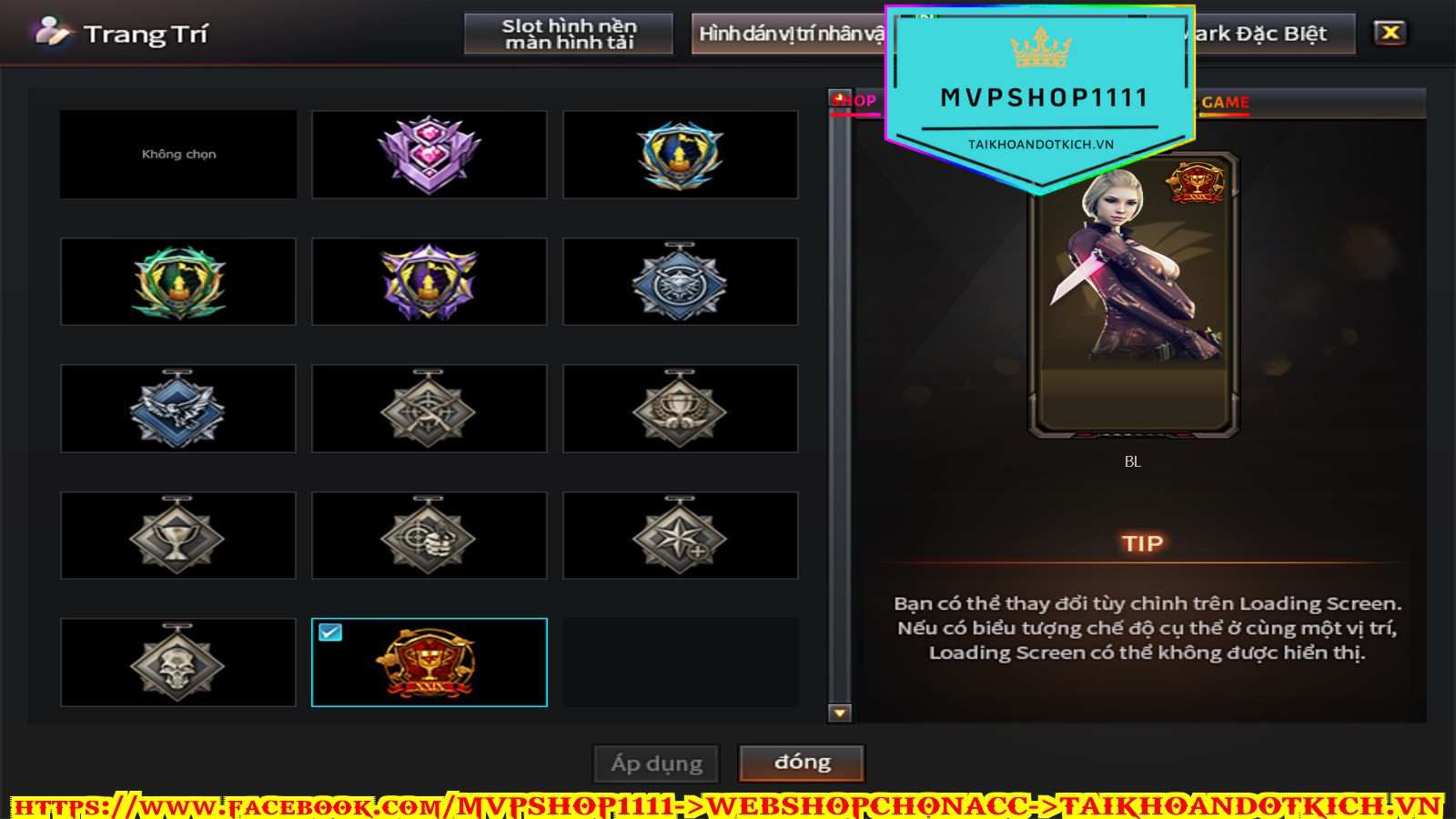Select the red gold trophy emblem
Viewport: 1456px width, 819px height.
pyautogui.click(x=429, y=662)
